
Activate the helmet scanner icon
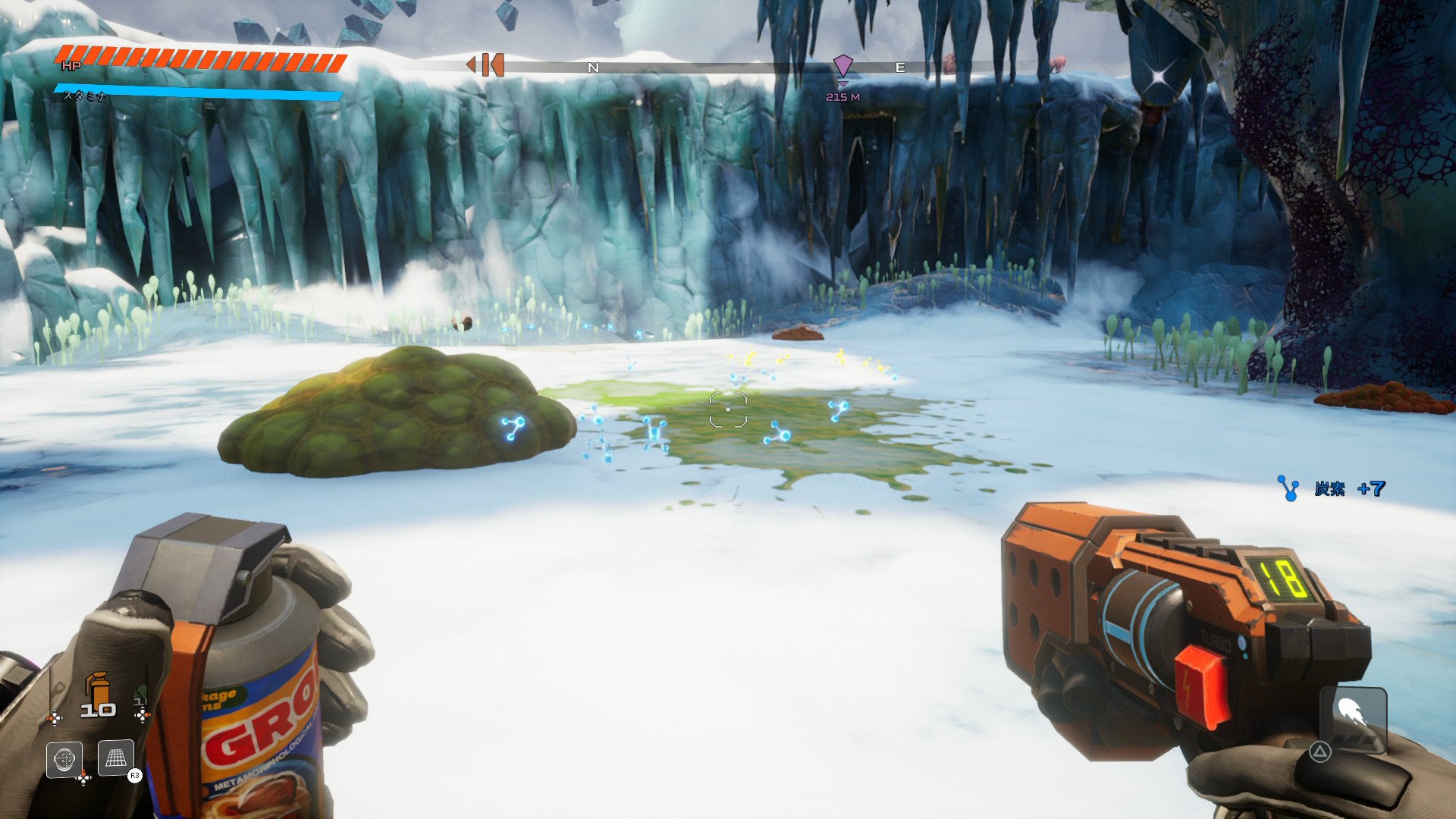64,758
